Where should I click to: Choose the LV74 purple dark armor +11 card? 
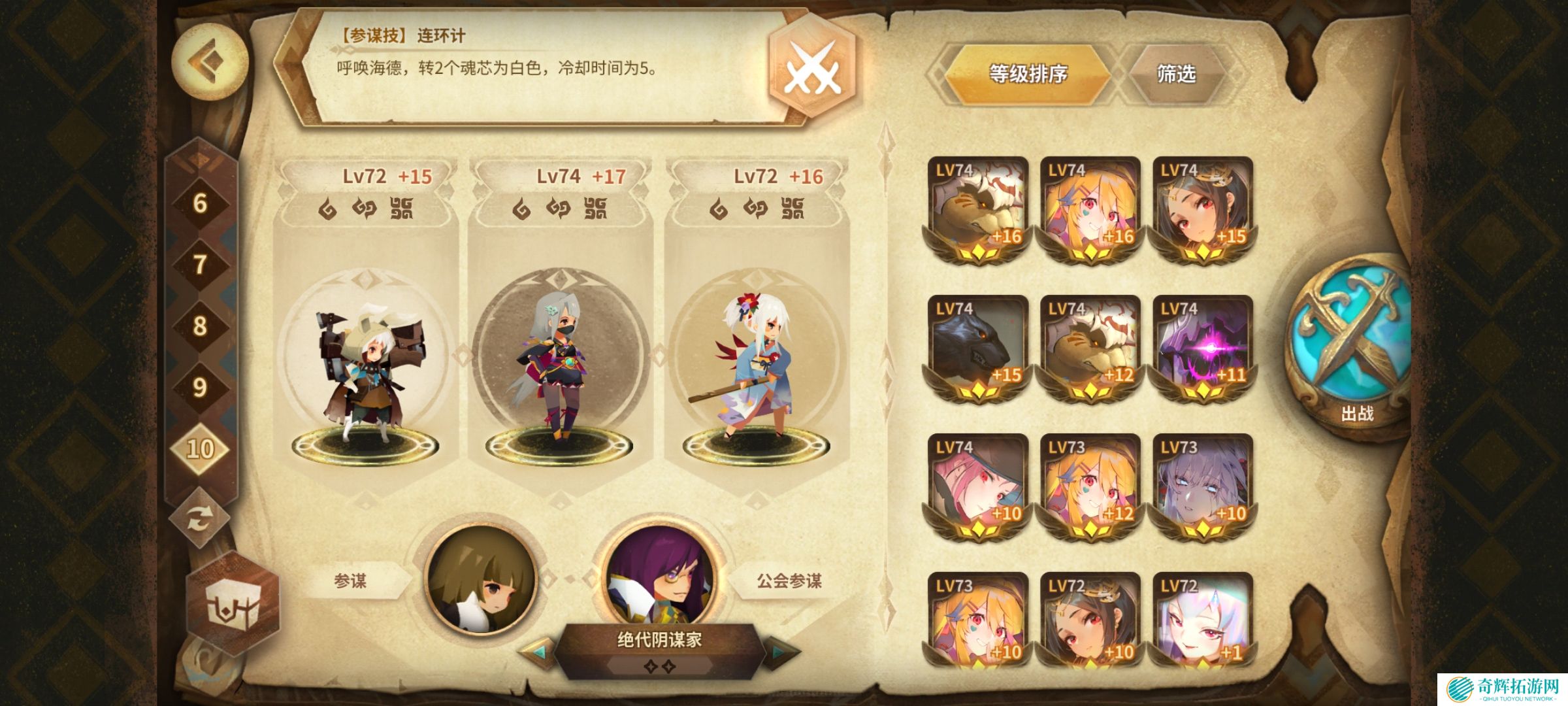point(1202,348)
